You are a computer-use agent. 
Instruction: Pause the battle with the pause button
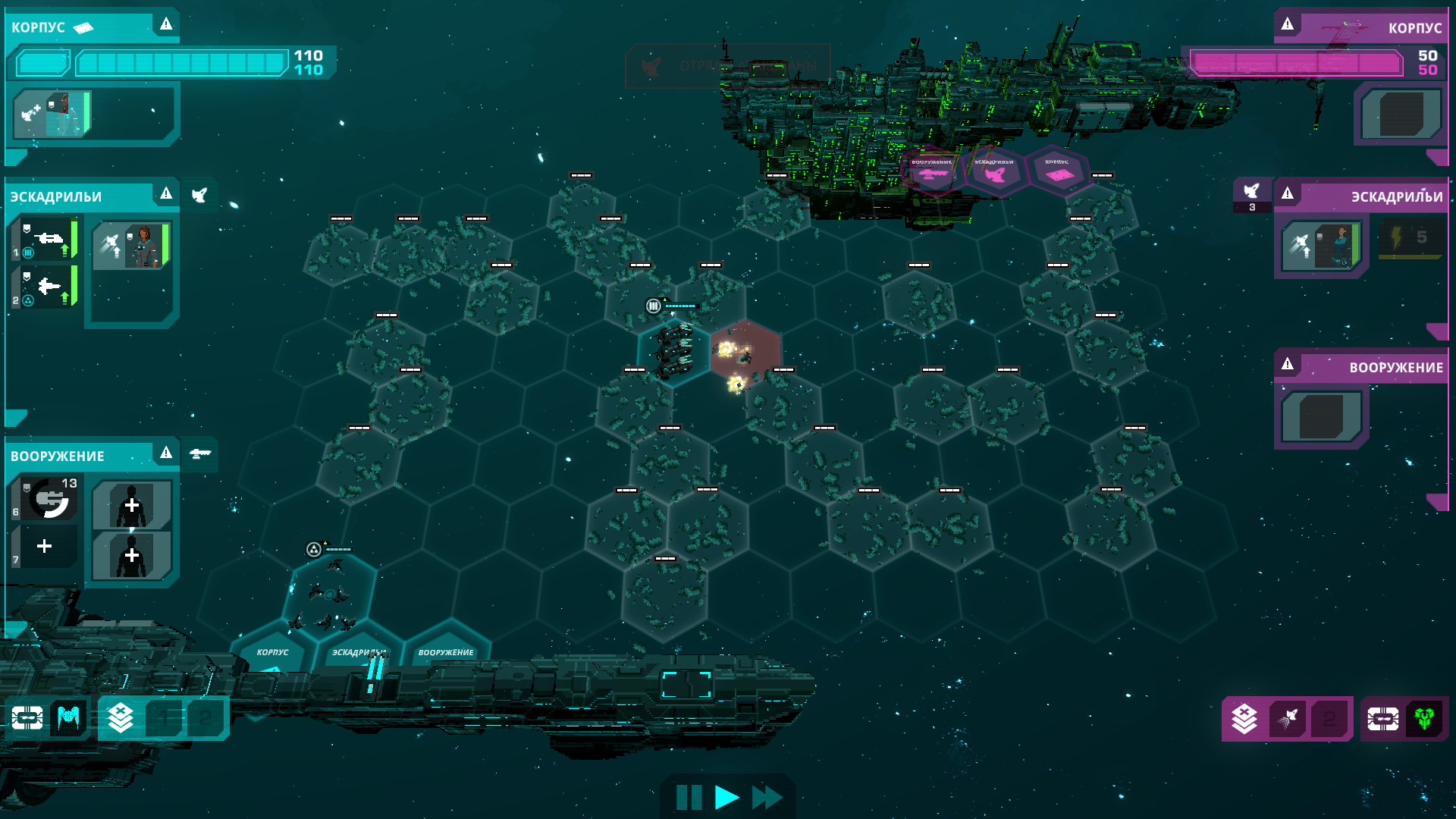point(689,797)
